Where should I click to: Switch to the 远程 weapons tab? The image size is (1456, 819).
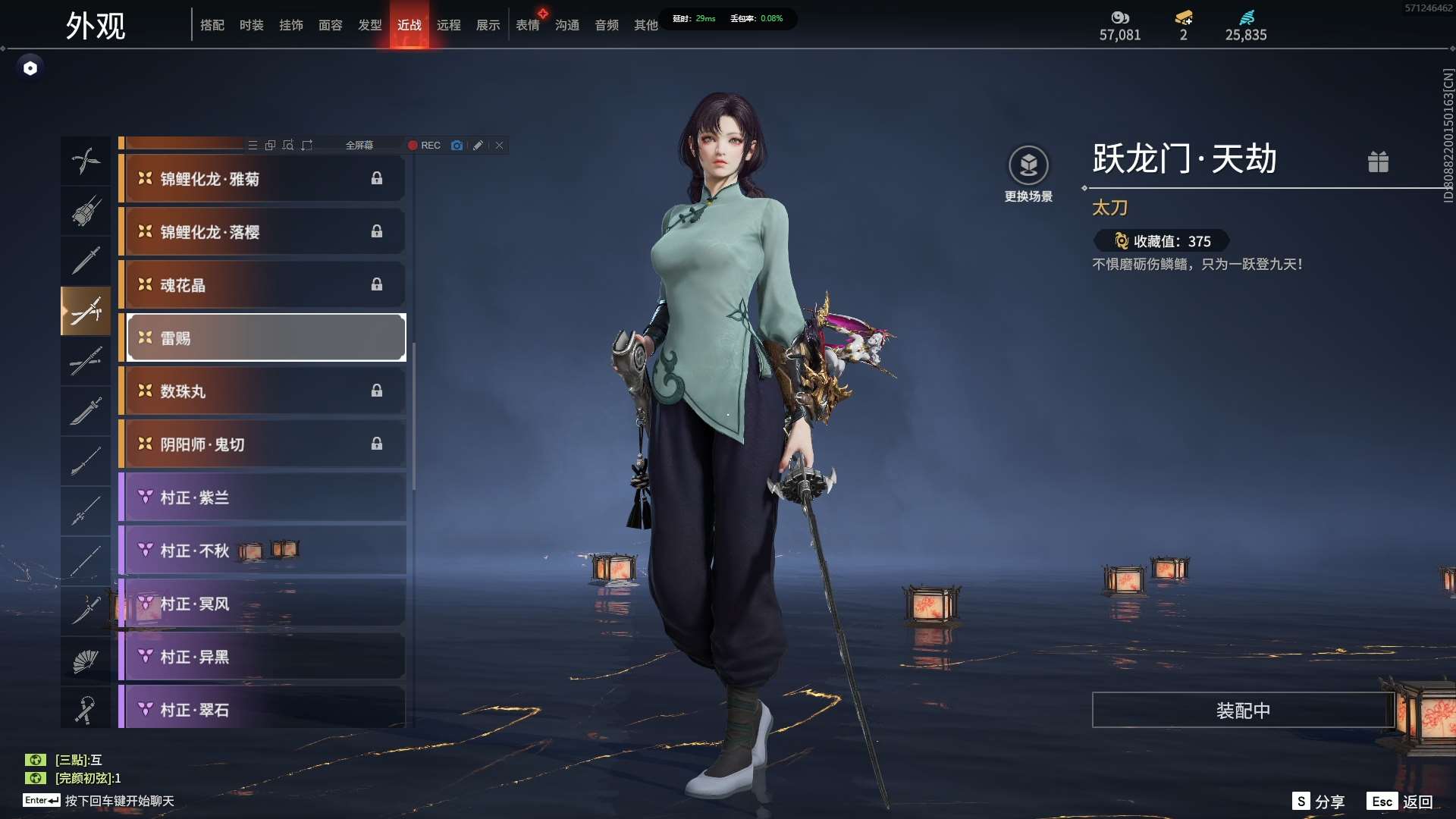tap(448, 25)
